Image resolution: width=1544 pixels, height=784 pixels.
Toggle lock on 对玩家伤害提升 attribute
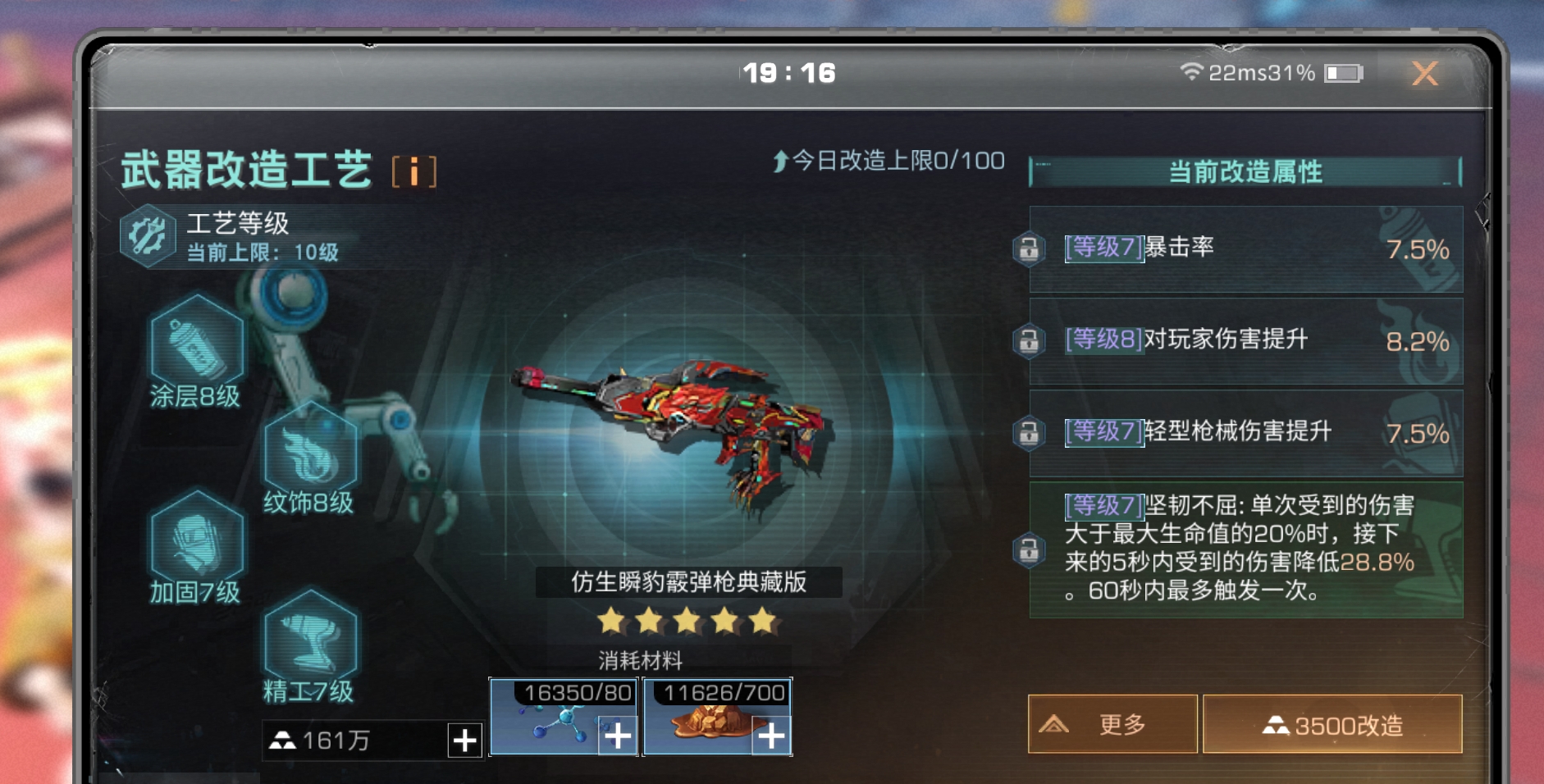point(1029,340)
